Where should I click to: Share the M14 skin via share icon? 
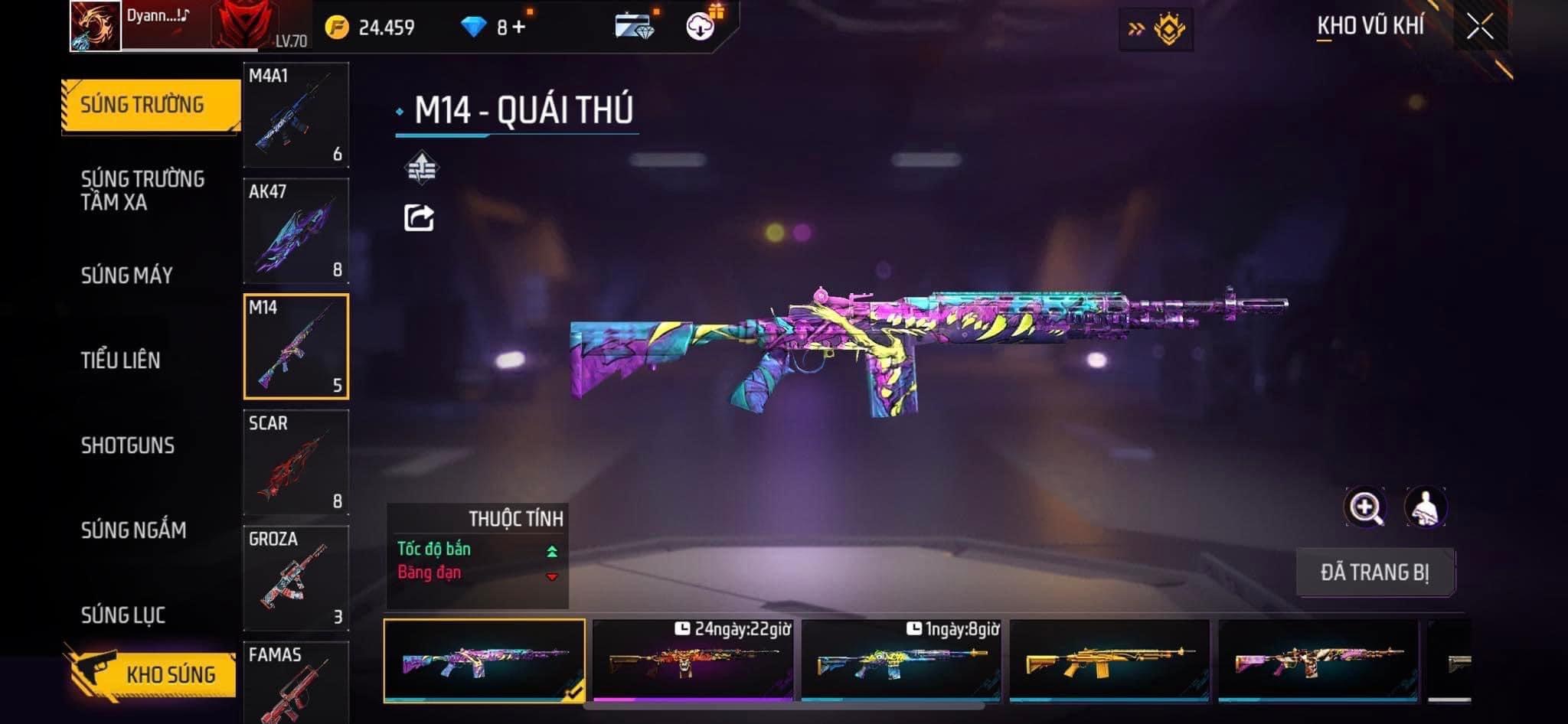coord(419,218)
